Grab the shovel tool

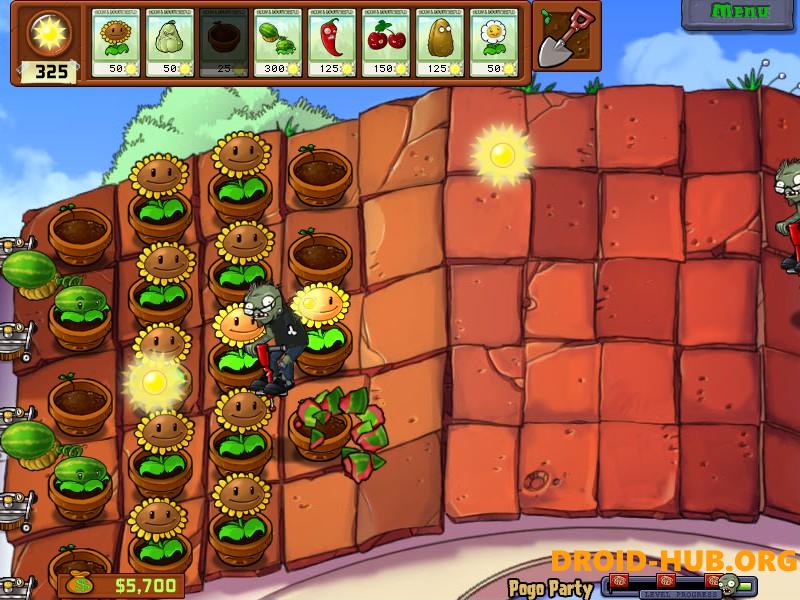coord(564,36)
